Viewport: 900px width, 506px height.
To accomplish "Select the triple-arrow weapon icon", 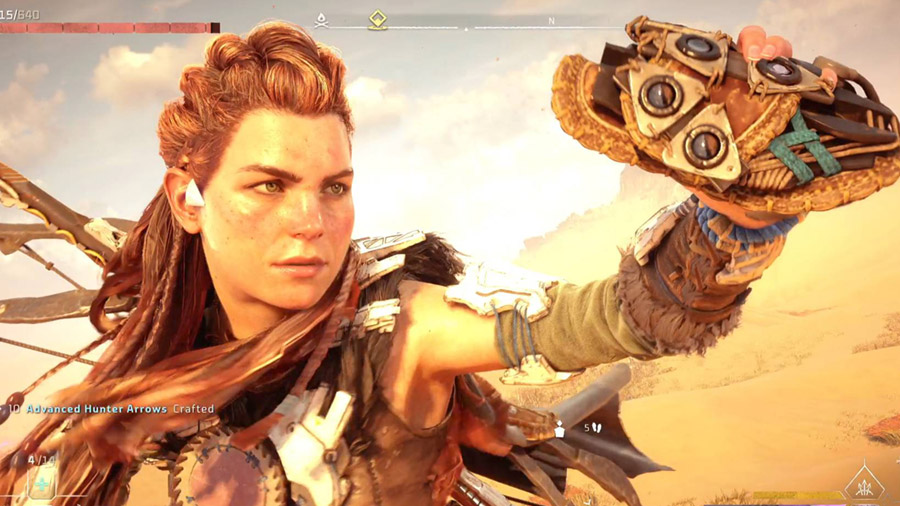I will point(863,485).
